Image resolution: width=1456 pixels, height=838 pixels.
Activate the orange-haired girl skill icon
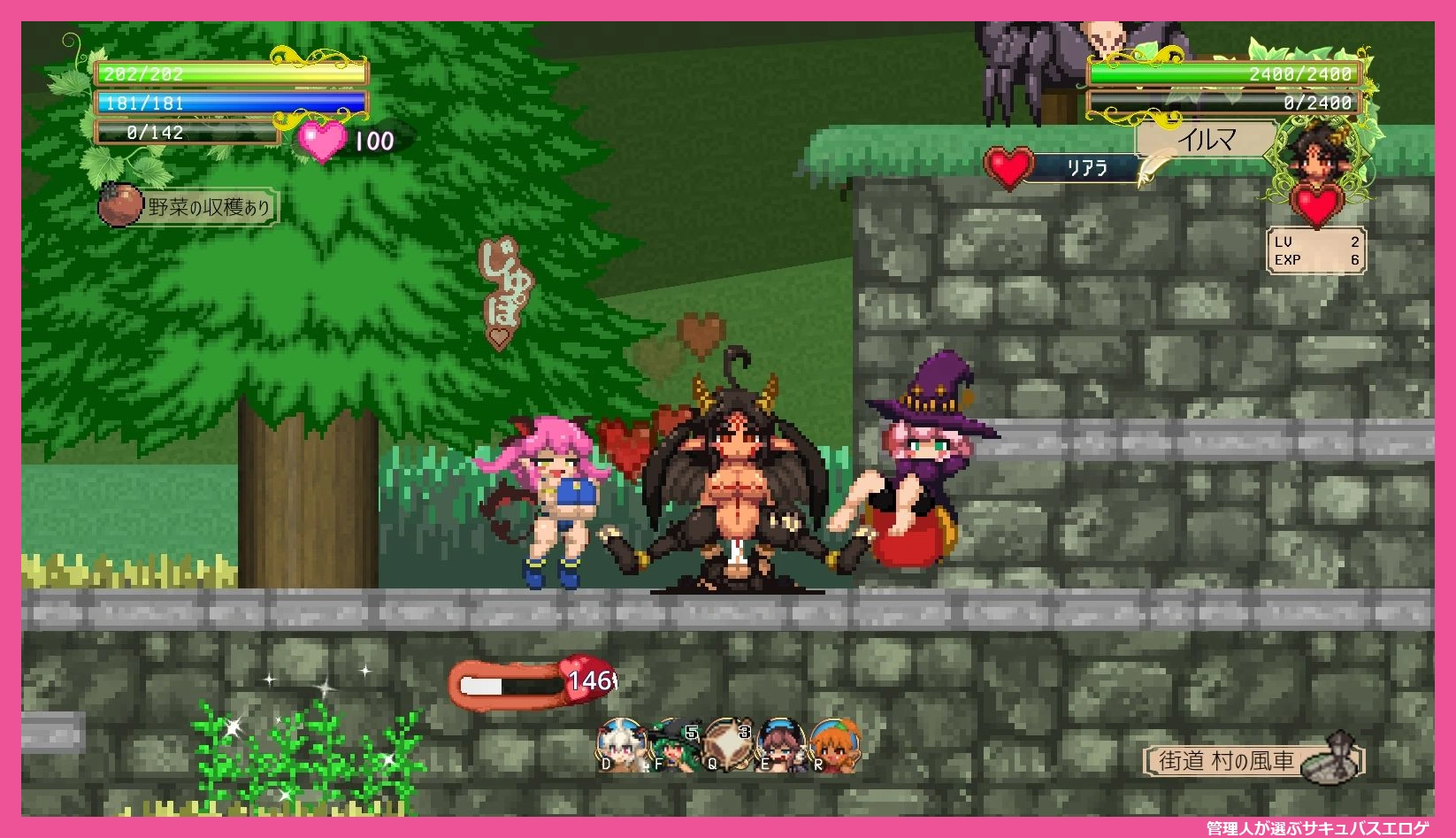pos(834,744)
